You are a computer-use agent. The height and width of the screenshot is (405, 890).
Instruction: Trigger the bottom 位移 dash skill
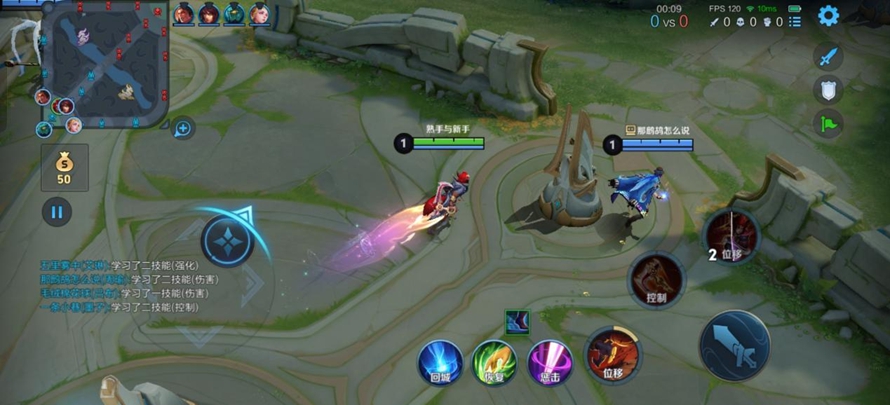pyautogui.click(x=613, y=354)
